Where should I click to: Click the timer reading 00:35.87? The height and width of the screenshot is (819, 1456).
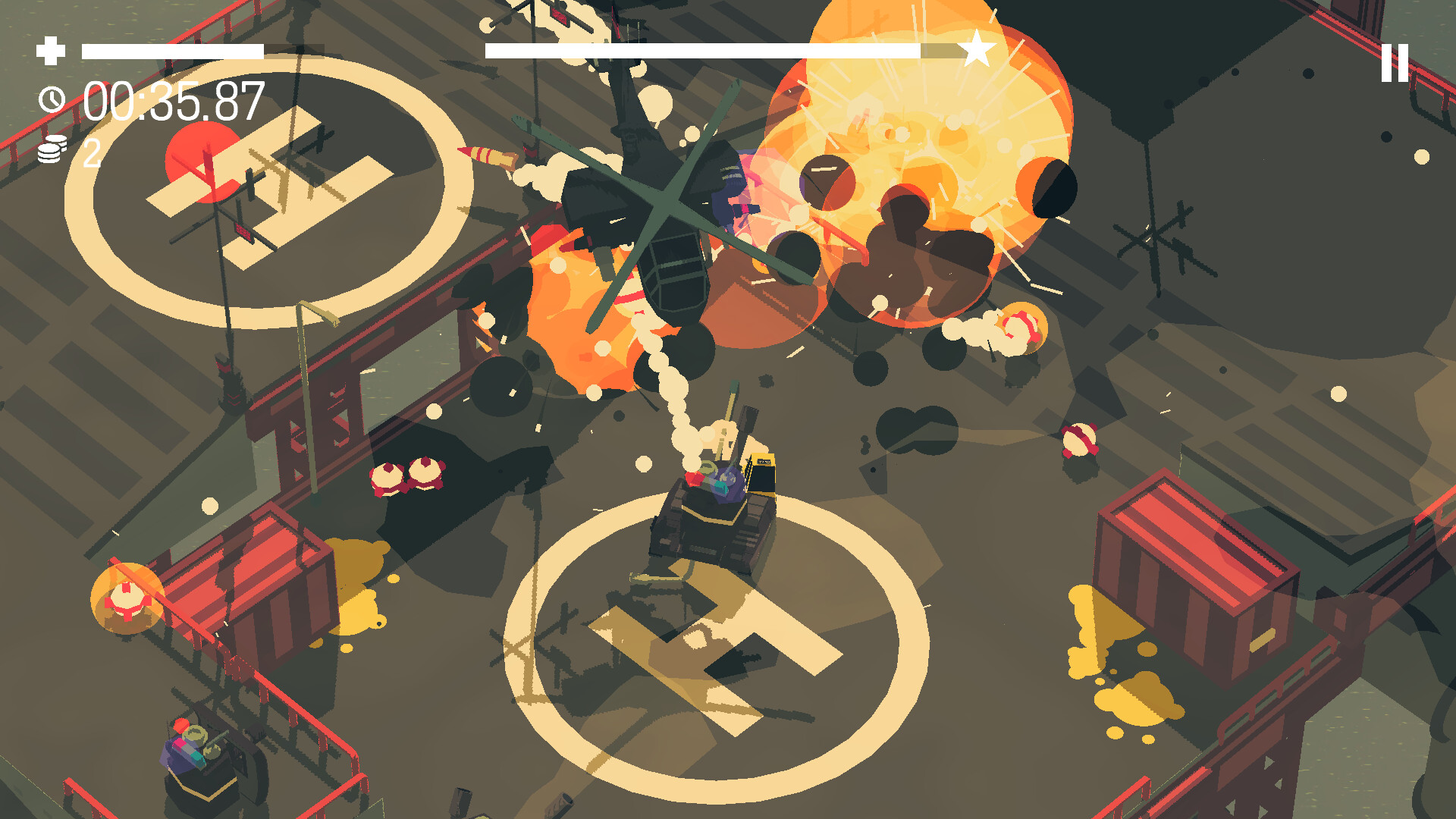176,102
